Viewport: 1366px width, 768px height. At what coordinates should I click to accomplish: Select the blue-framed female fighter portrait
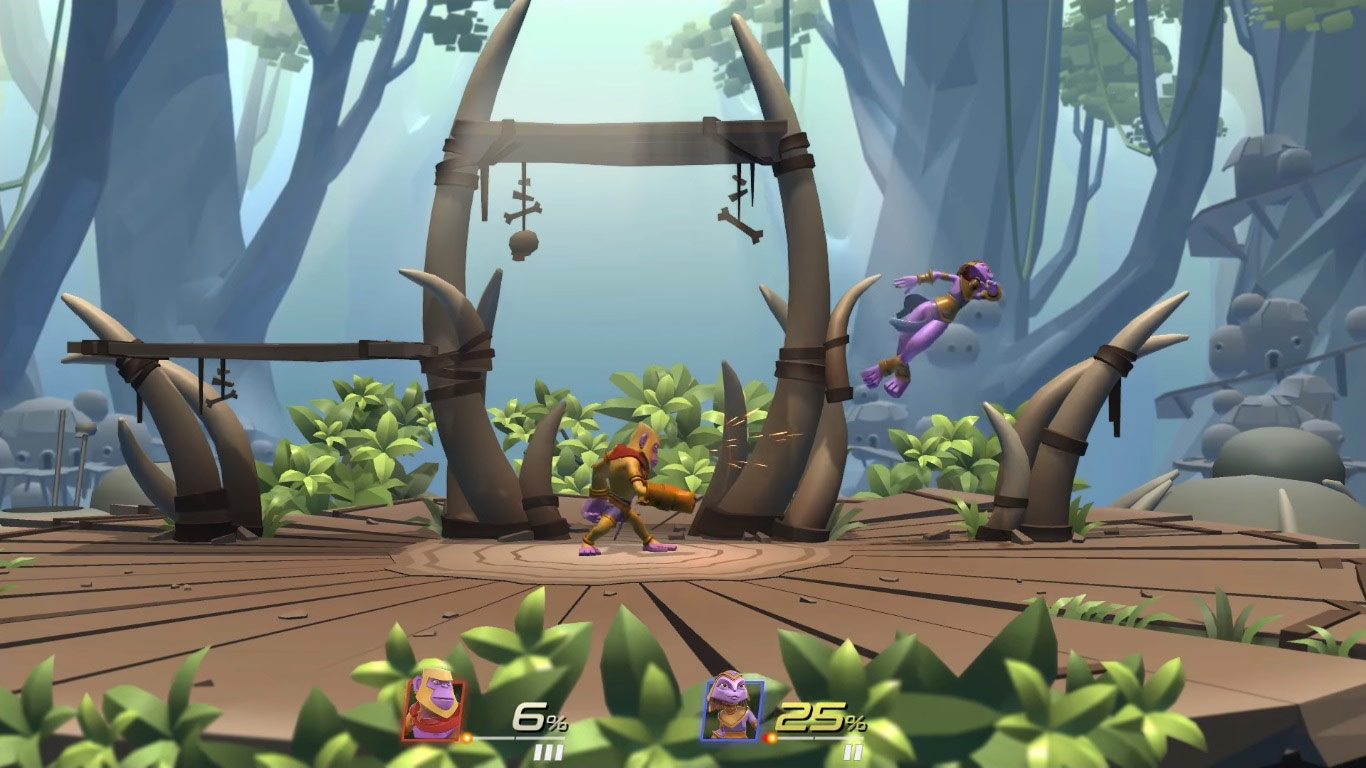[x=731, y=710]
